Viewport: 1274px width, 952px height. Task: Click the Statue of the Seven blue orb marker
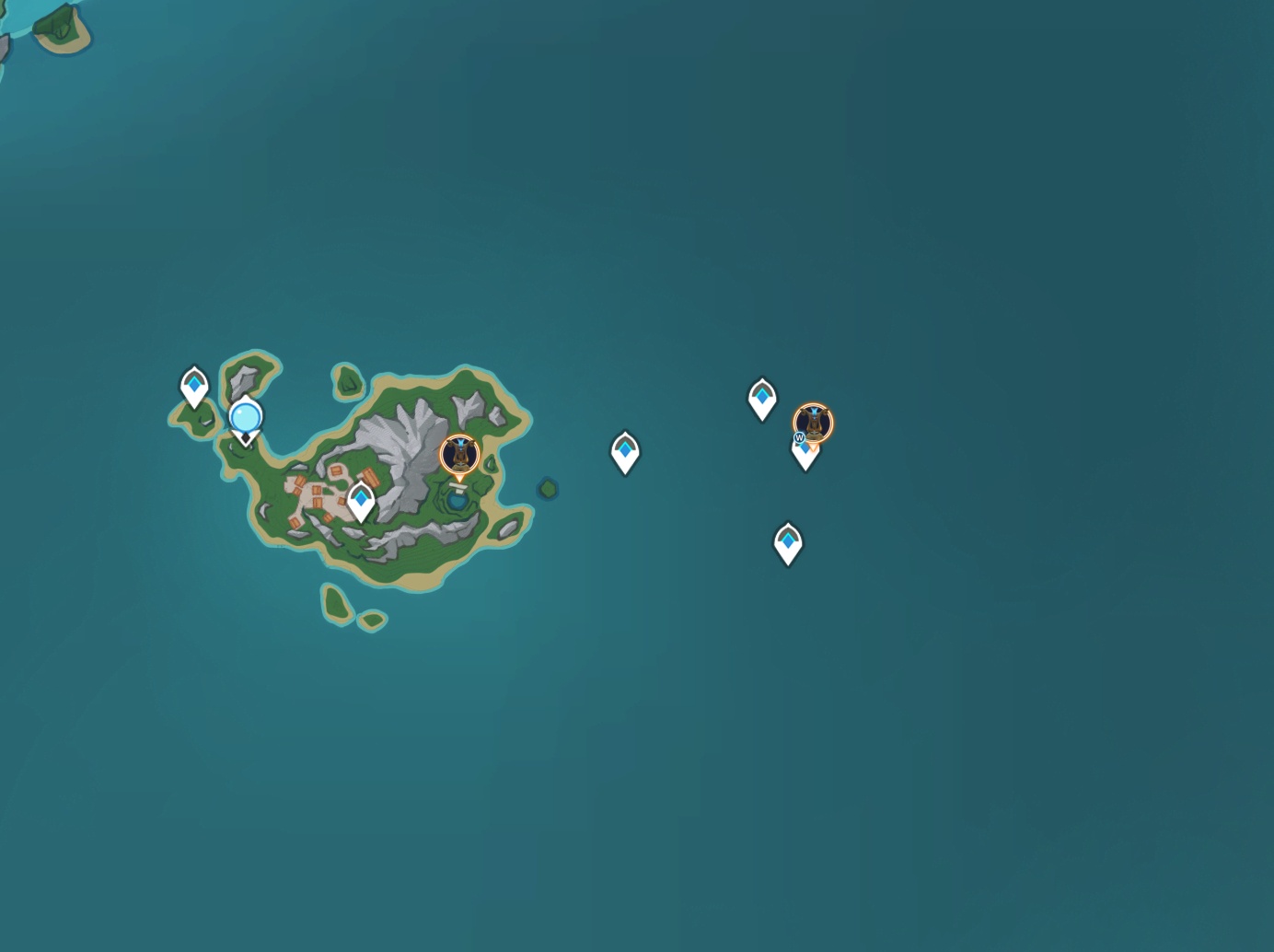click(x=246, y=419)
